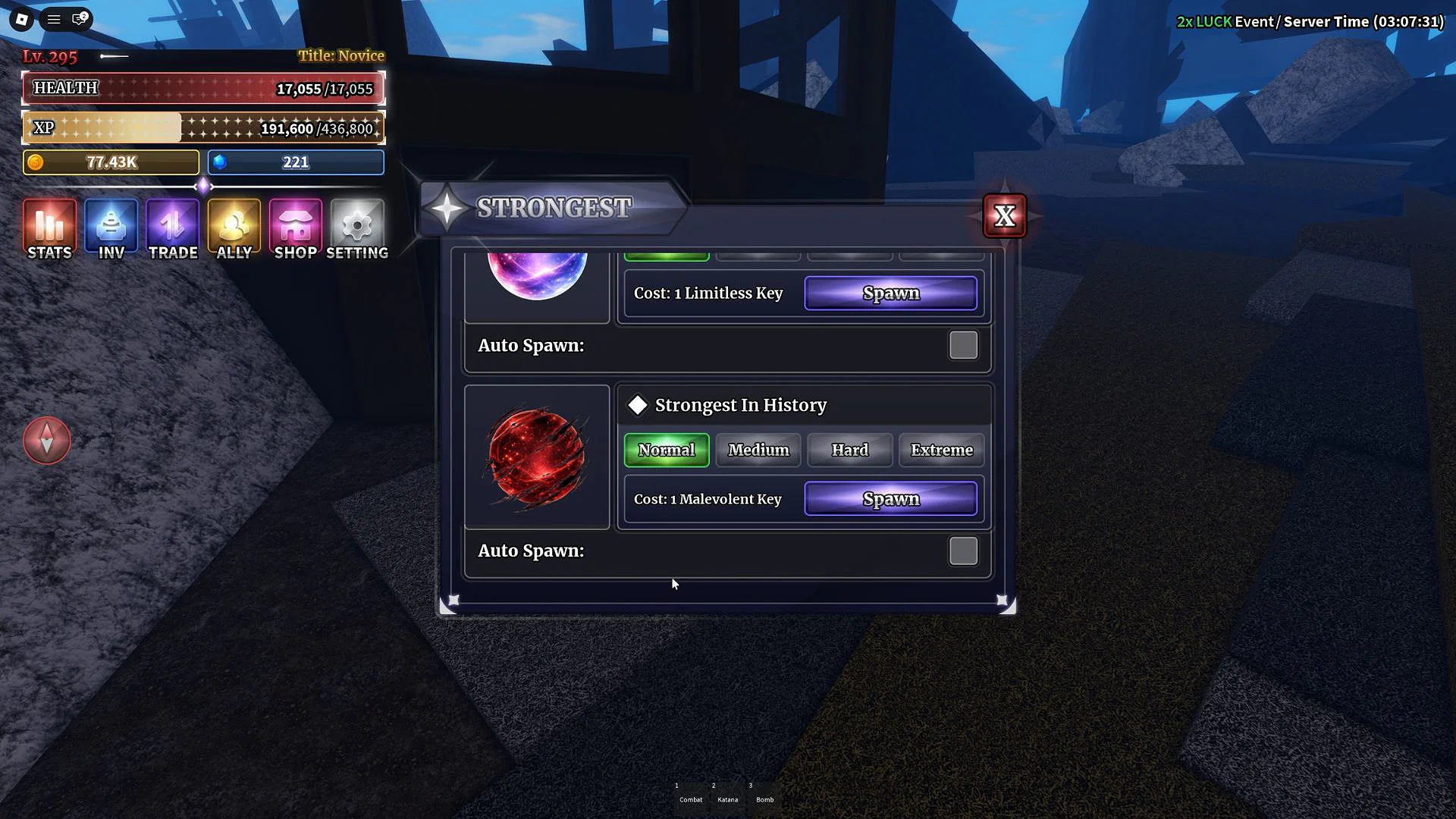The image size is (1456, 819).
Task: Toggle Auto Spawn under the Limitless Key boss
Action: coord(963,346)
